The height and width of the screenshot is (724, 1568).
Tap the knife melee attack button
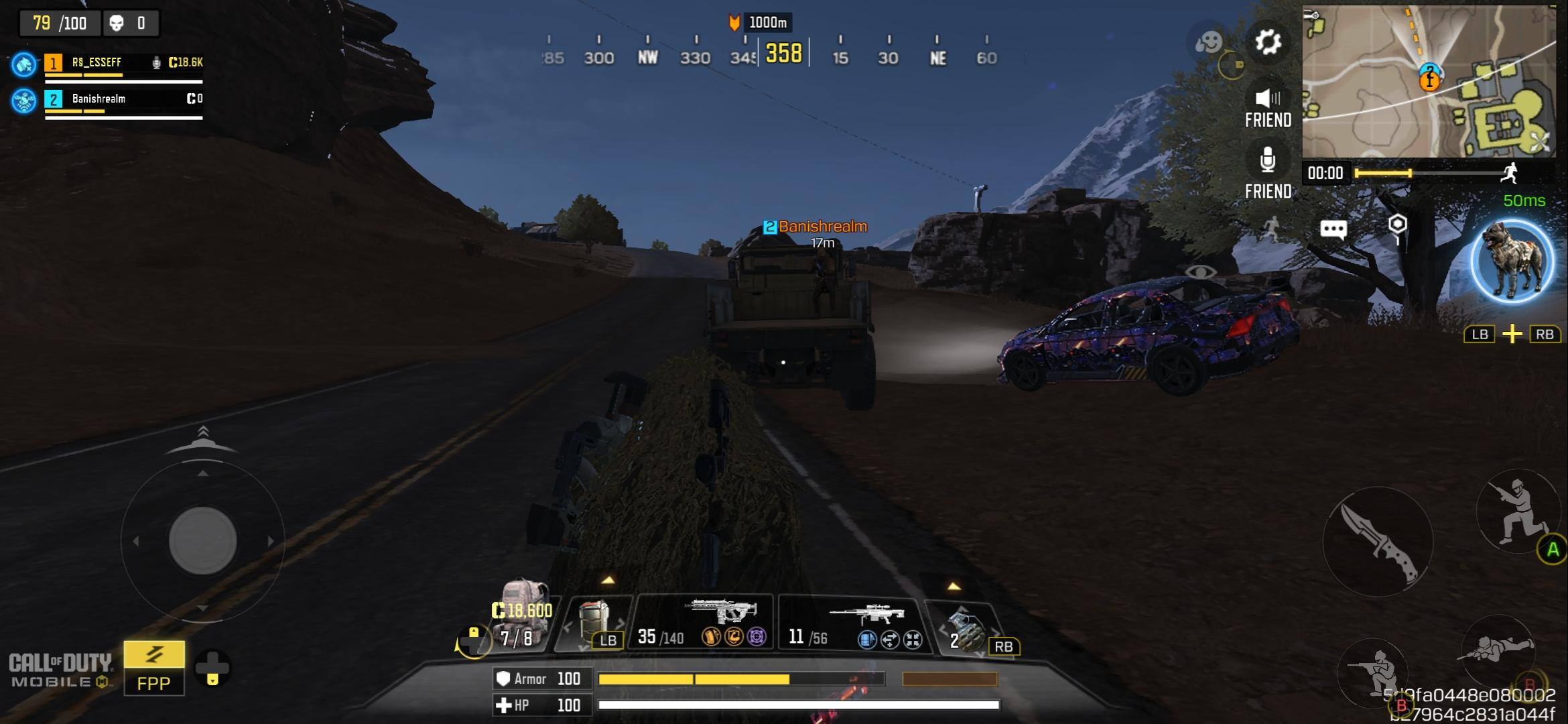(1378, 542)
